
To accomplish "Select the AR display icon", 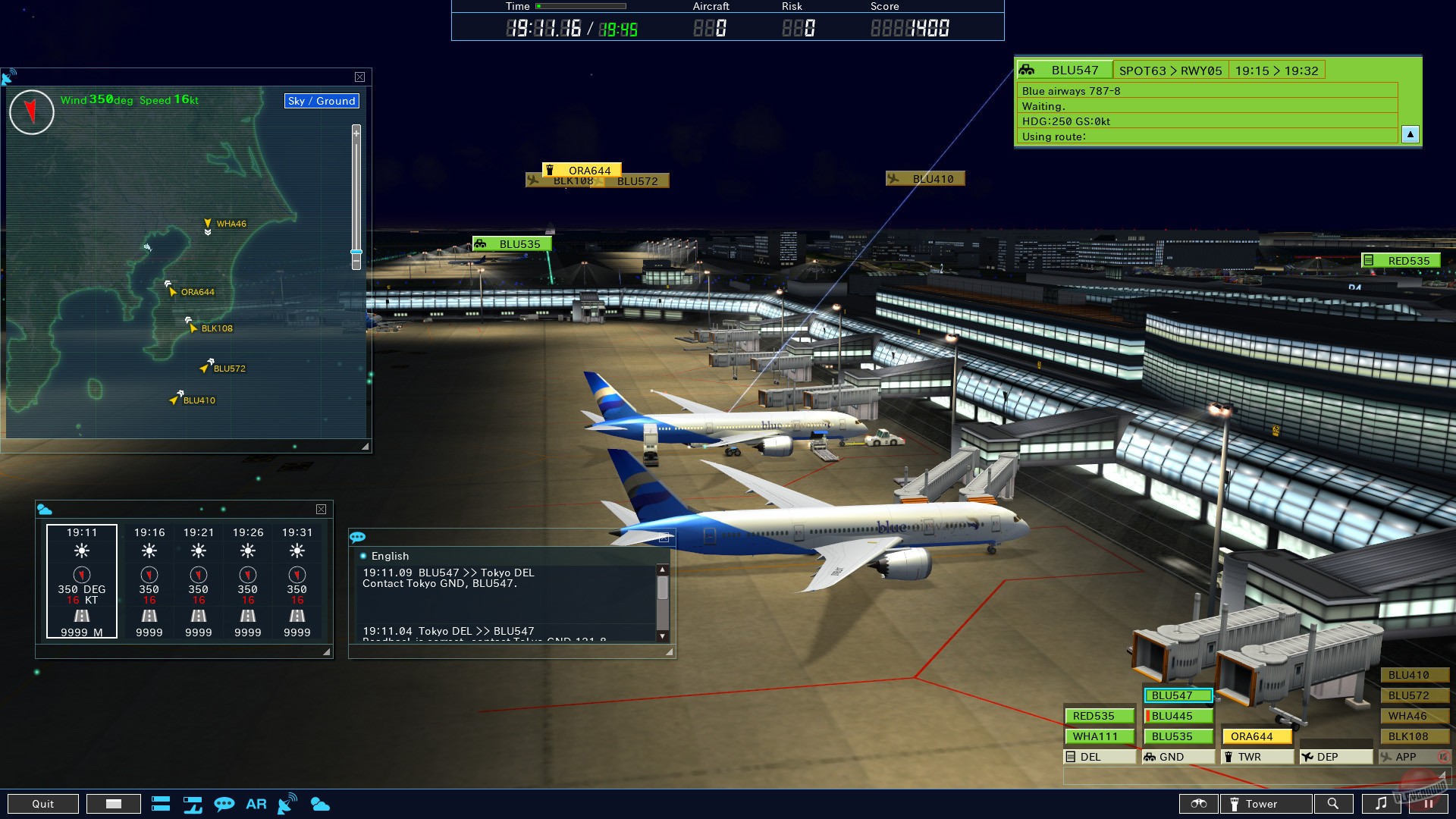I will pyautogui.click(x=256, y=803).
